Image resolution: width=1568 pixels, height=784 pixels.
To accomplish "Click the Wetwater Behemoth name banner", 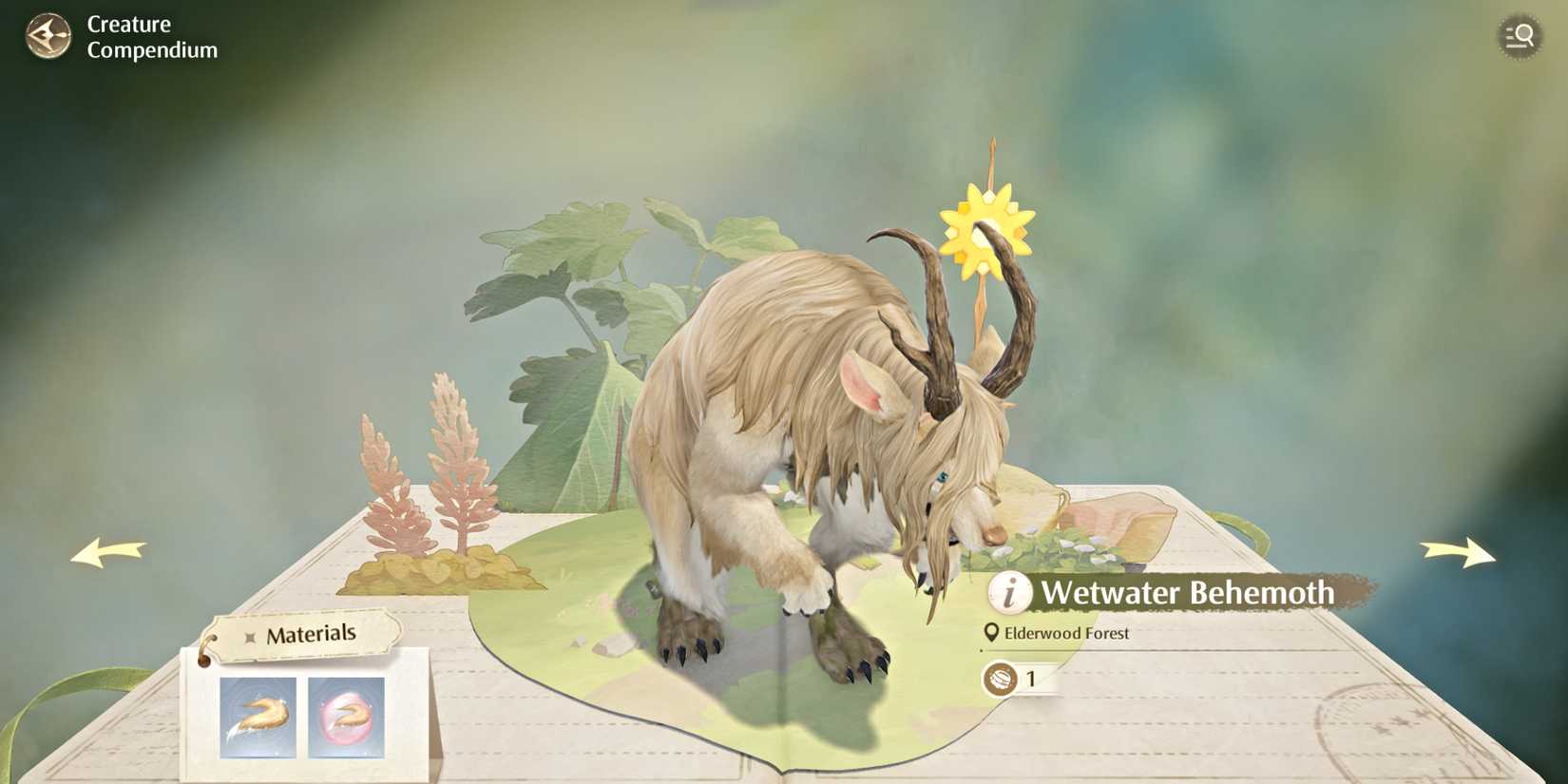I will pos(1188,593).
